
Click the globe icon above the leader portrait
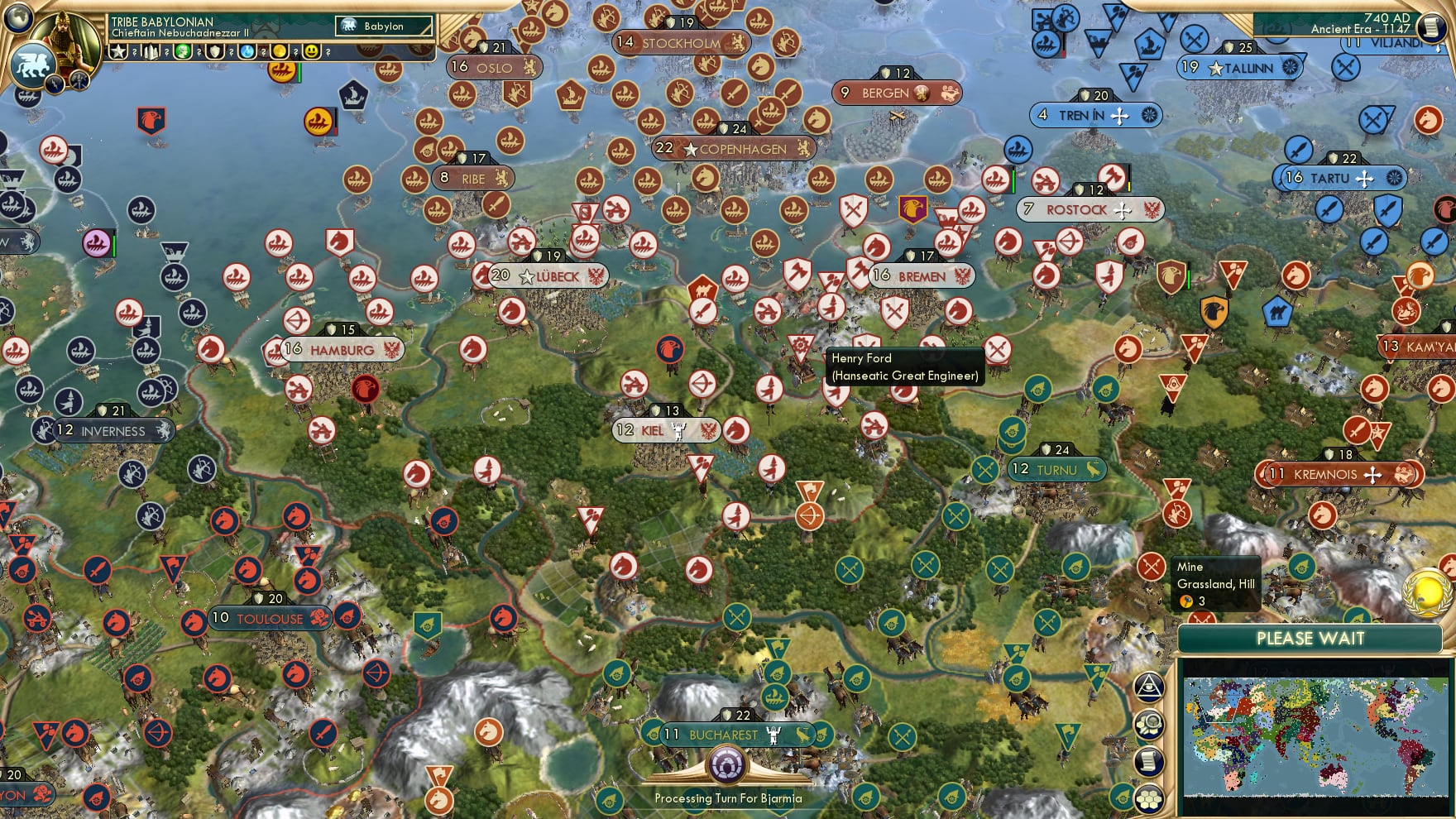coord(18,17)
